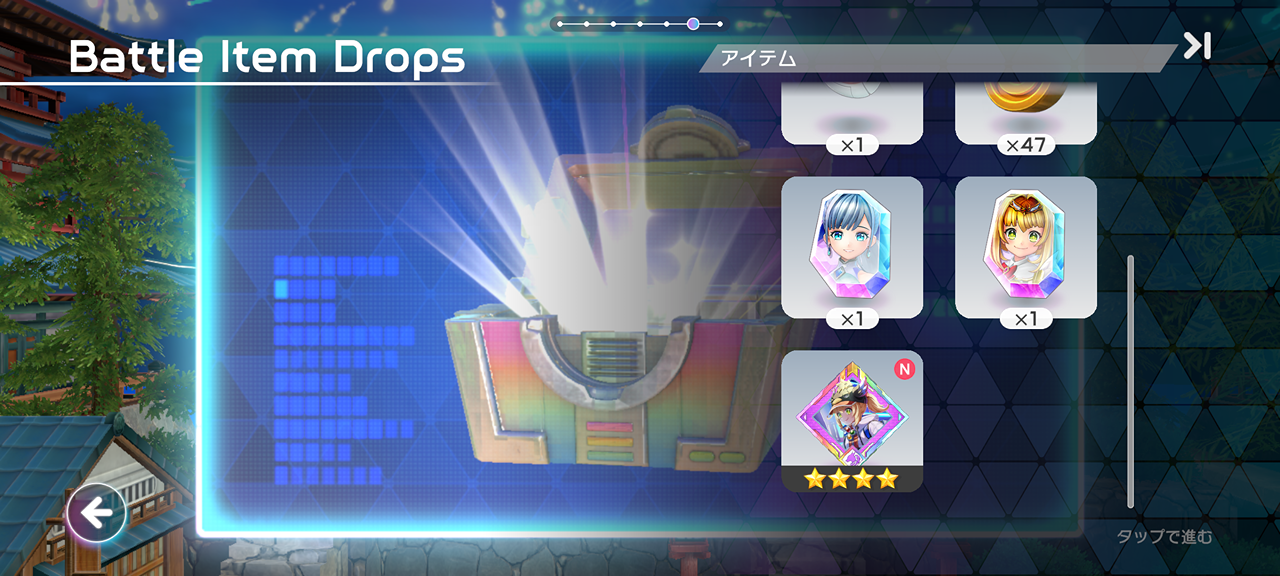Go back with the arrow button
Viewport: 1280px width, 576px height.
96,514
